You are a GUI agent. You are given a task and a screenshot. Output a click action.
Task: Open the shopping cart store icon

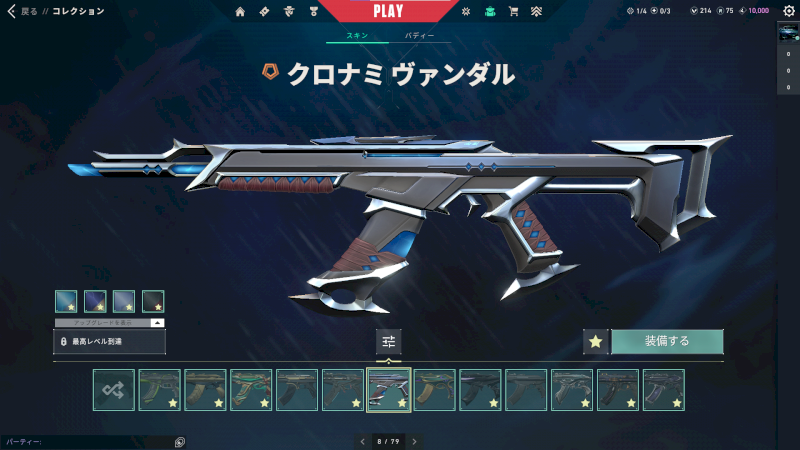point(513,12)
